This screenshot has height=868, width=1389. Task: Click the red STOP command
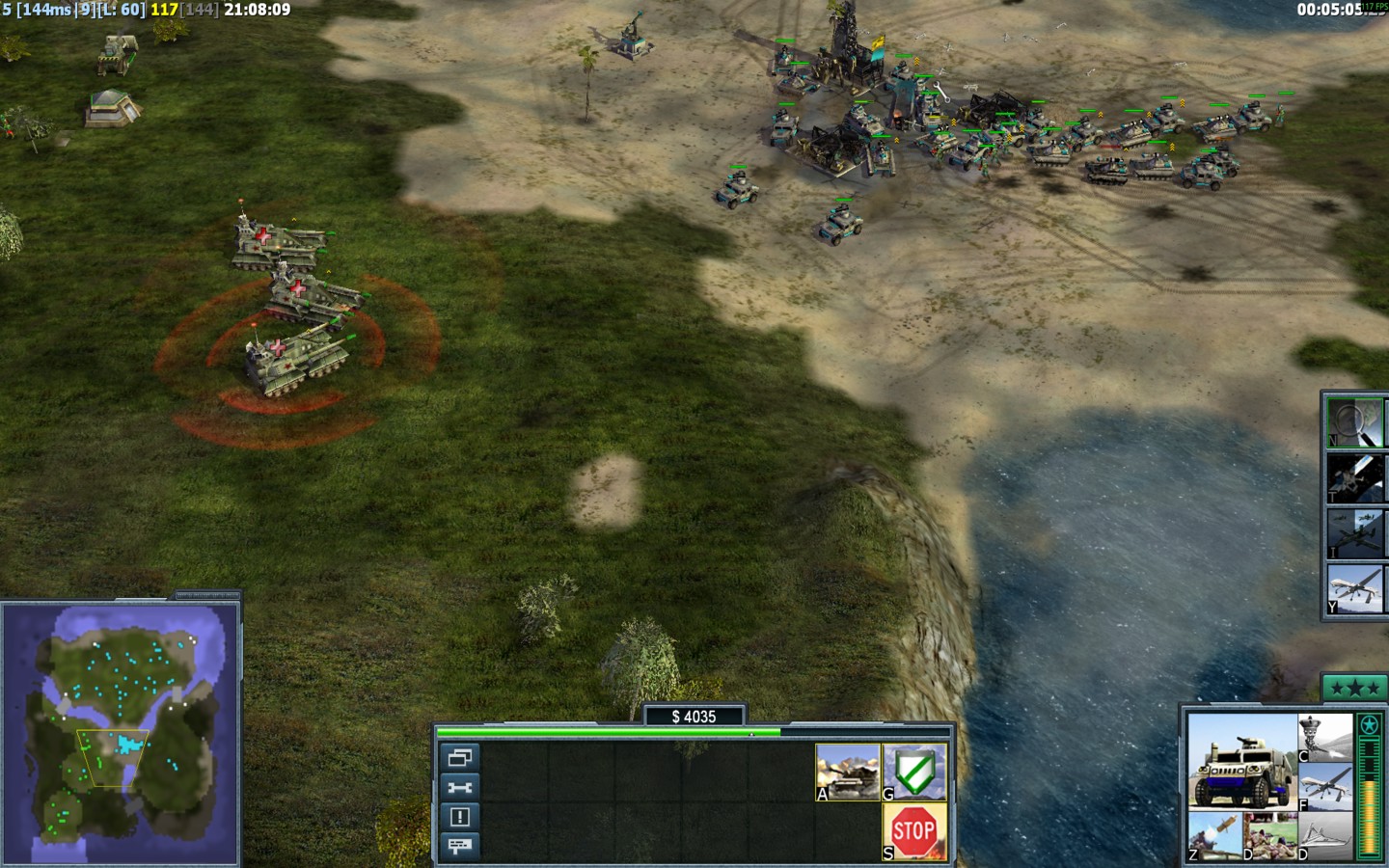coord(913,830)
